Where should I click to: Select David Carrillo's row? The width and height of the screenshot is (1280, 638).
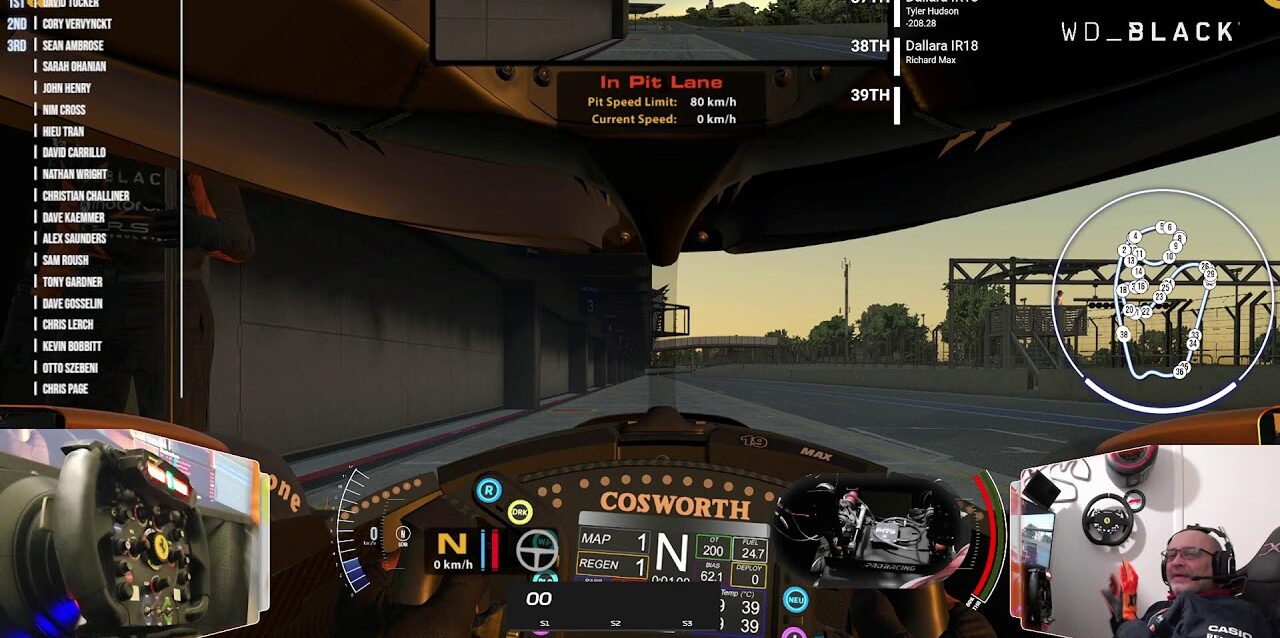(x=74, y=153)
